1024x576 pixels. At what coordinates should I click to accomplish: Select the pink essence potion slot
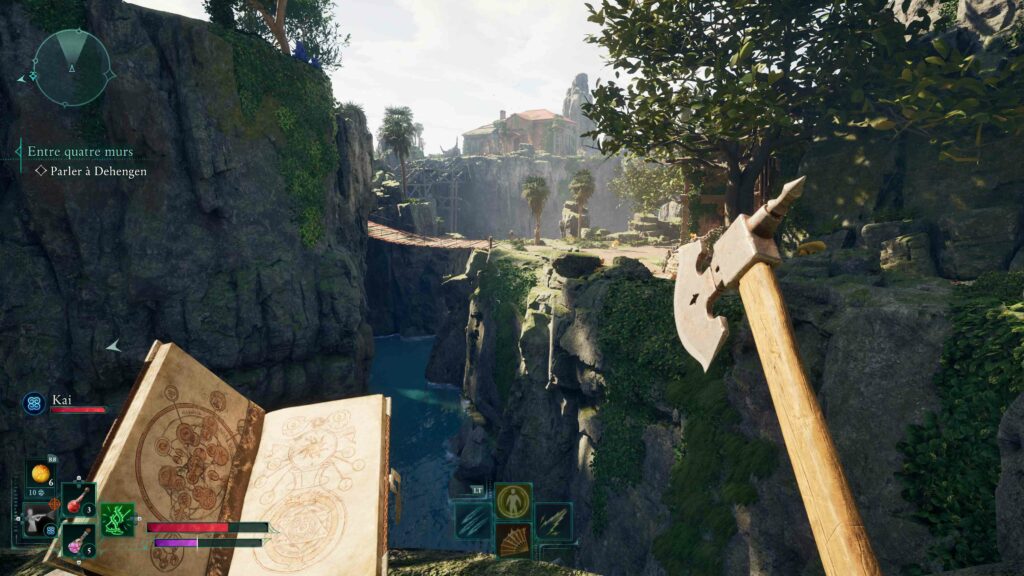pos(78,540)
